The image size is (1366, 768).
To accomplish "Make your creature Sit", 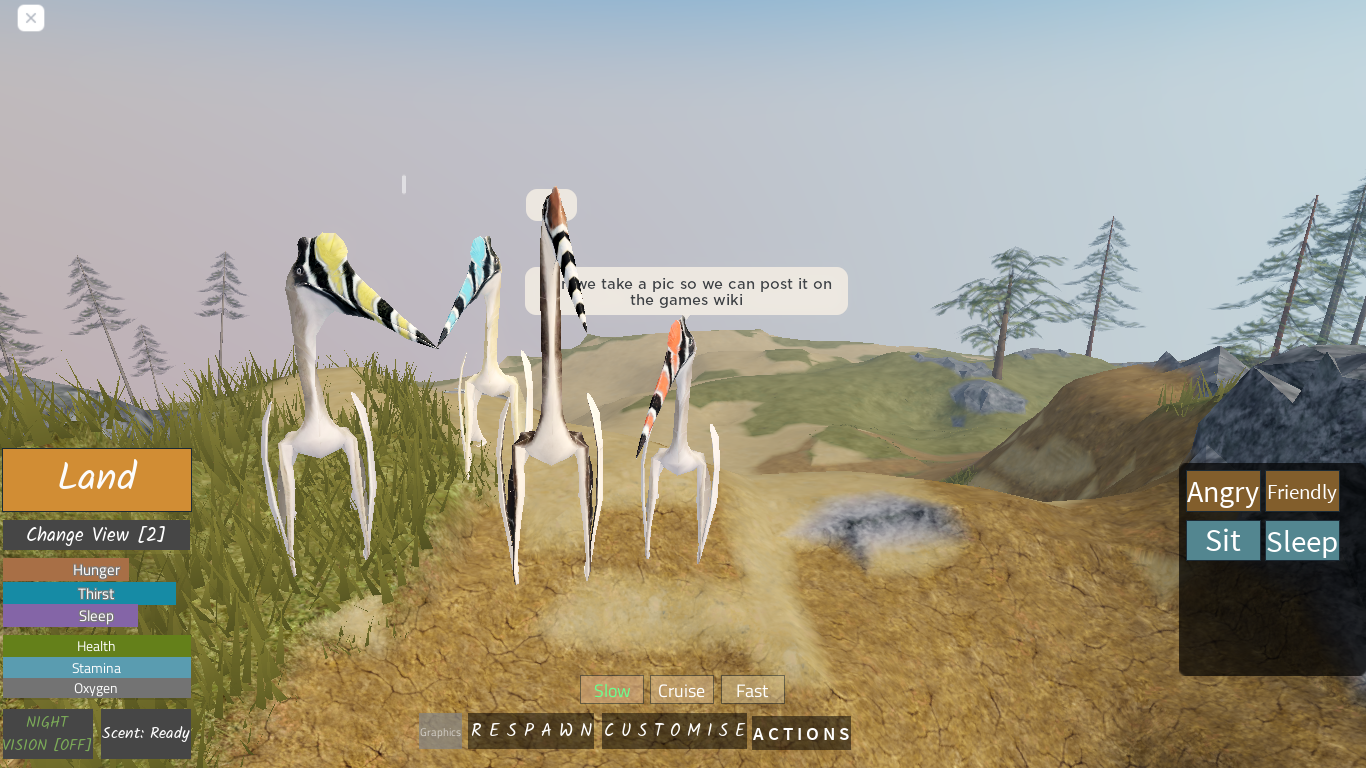I will point(1222,540).
